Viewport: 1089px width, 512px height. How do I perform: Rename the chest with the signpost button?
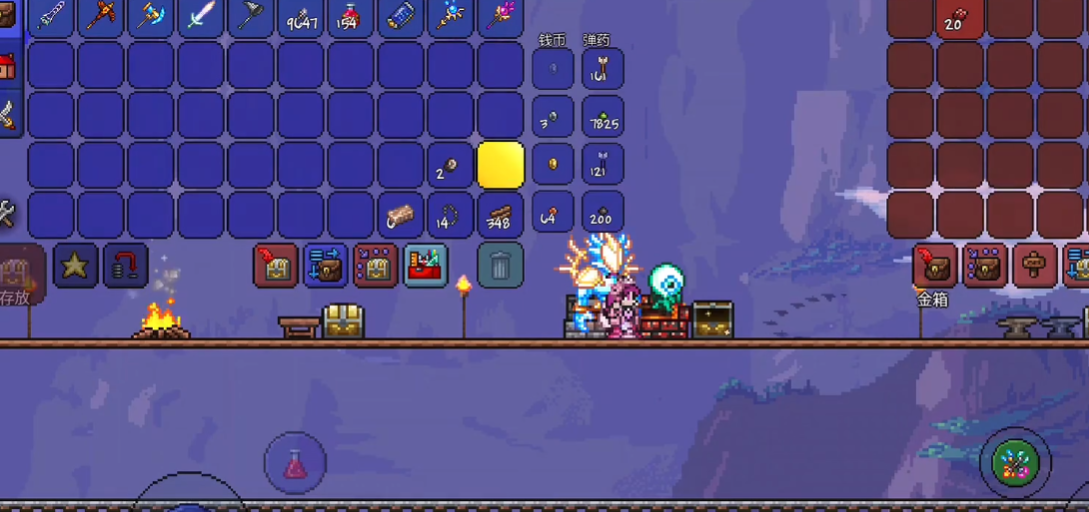1035,266
